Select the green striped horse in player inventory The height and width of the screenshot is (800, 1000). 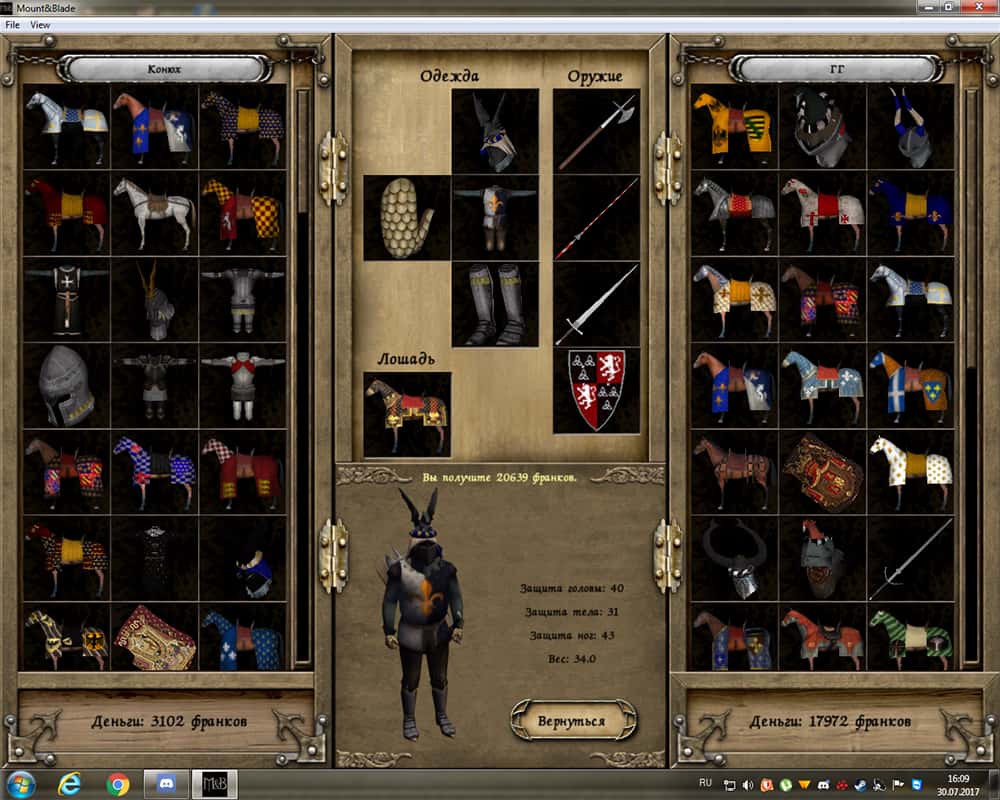tap(910, 636)
